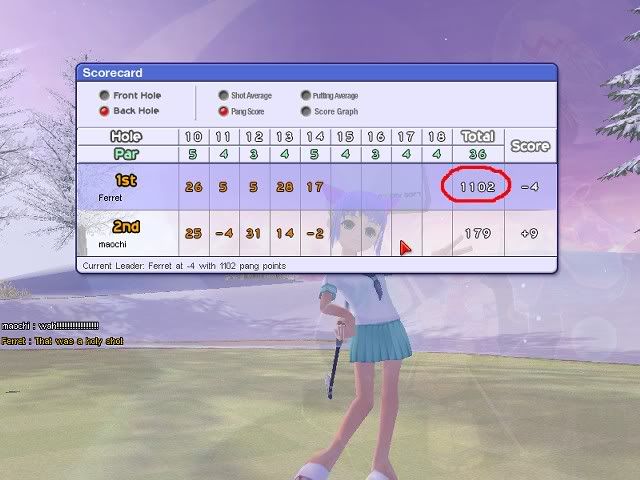Open the Score Graph view
Image resolution: width=640 pixels, height=480 pixels.
coord(305,112)
